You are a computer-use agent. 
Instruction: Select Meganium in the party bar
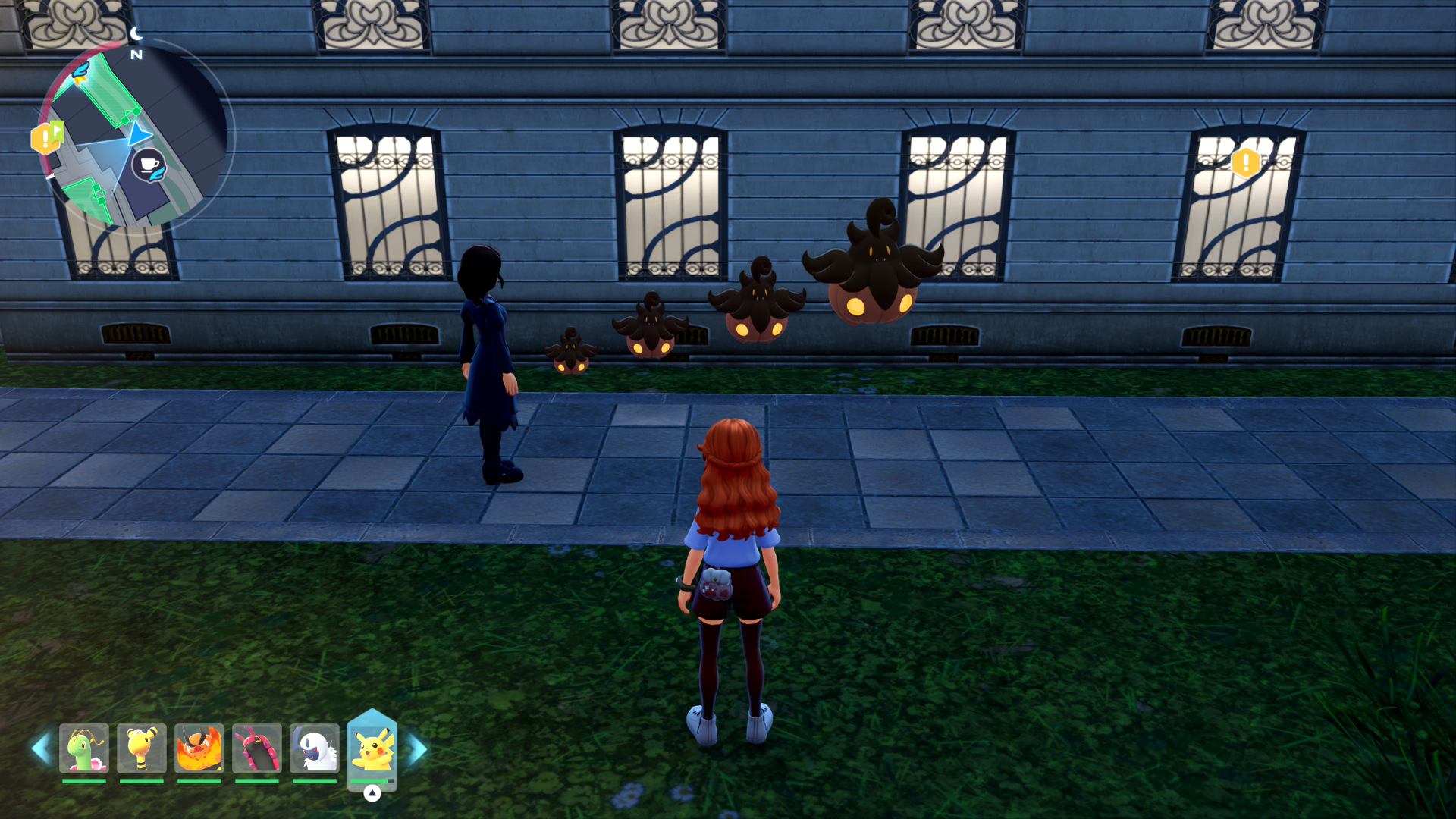pyautogui.click(x=84, y=748)
